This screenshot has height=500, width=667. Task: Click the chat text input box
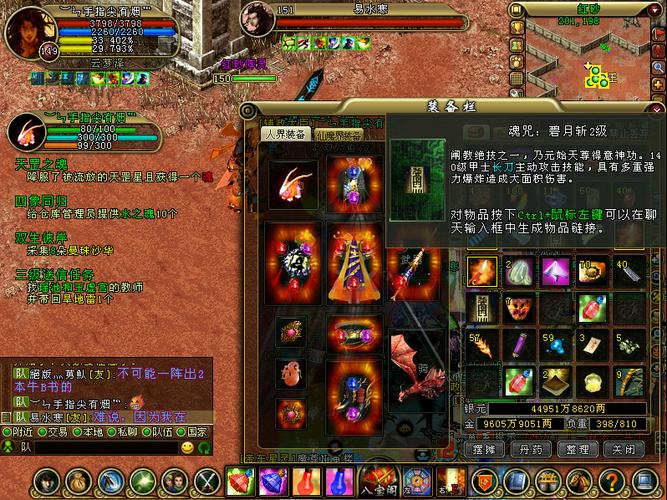[100, 448]
